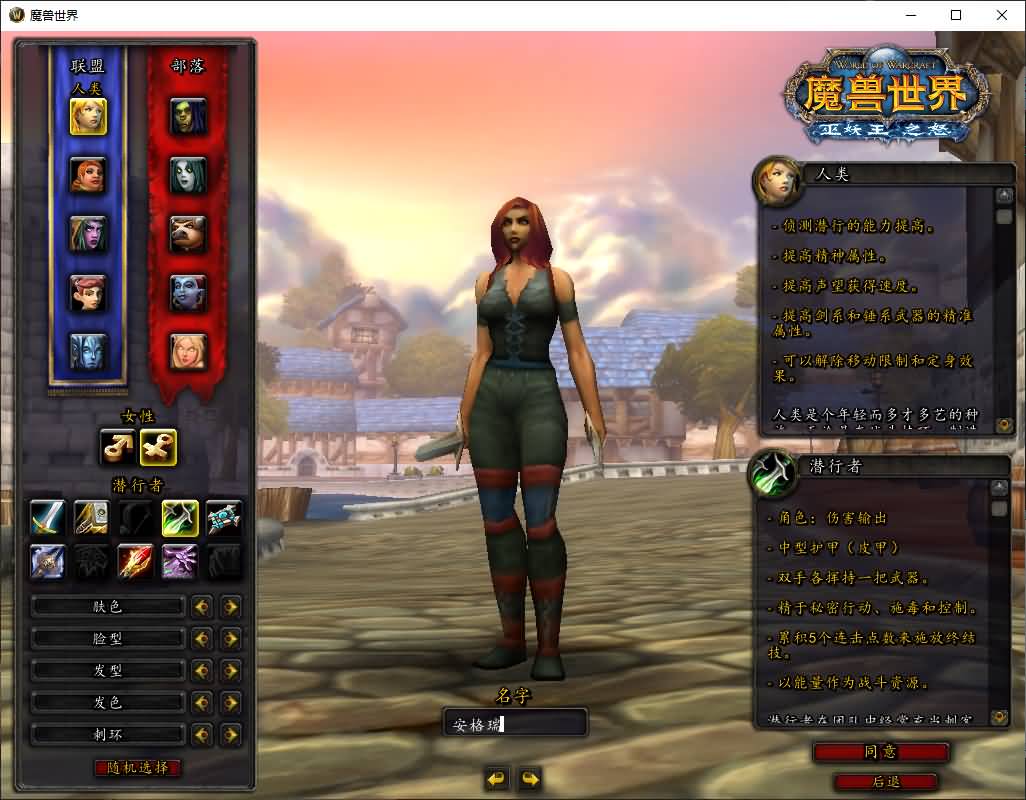Close the game window
The width and height of the screenshot is (1026, 800).
(1002, 15)
